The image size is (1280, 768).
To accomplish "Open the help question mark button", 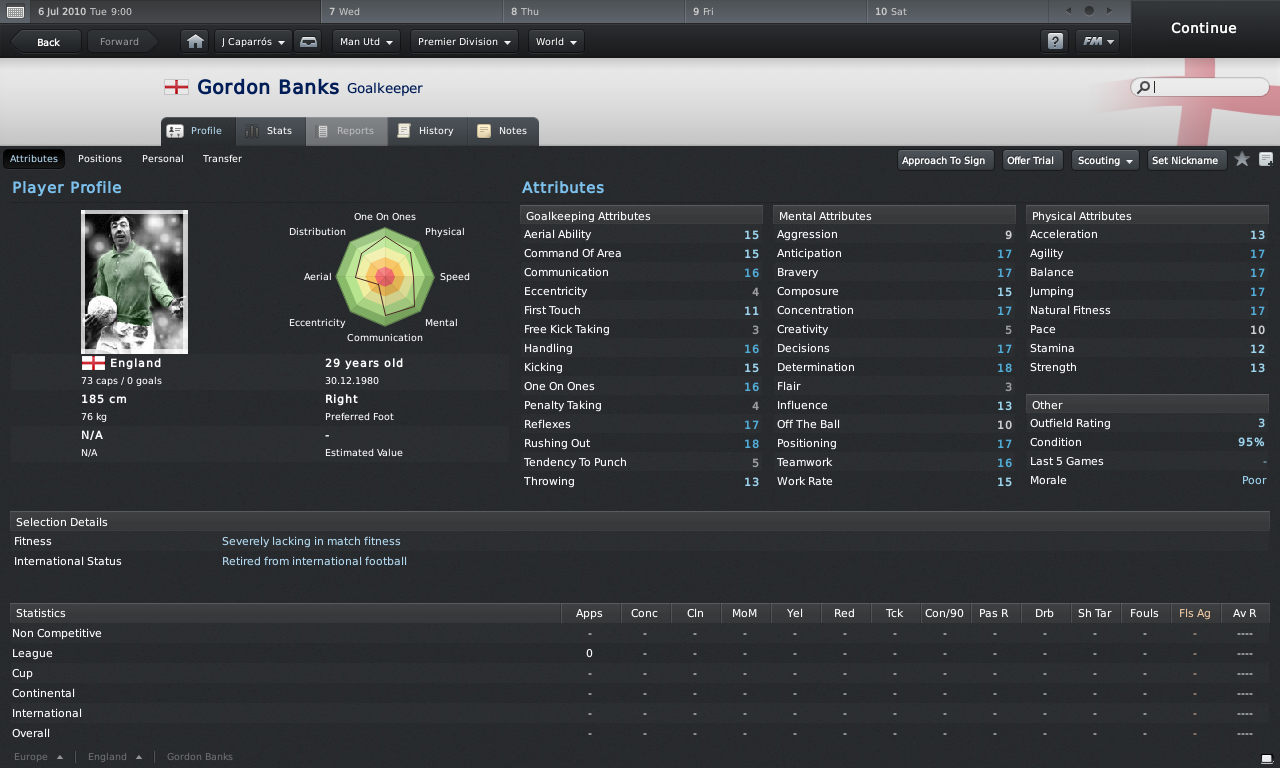I will click(x=1055, y=42).
